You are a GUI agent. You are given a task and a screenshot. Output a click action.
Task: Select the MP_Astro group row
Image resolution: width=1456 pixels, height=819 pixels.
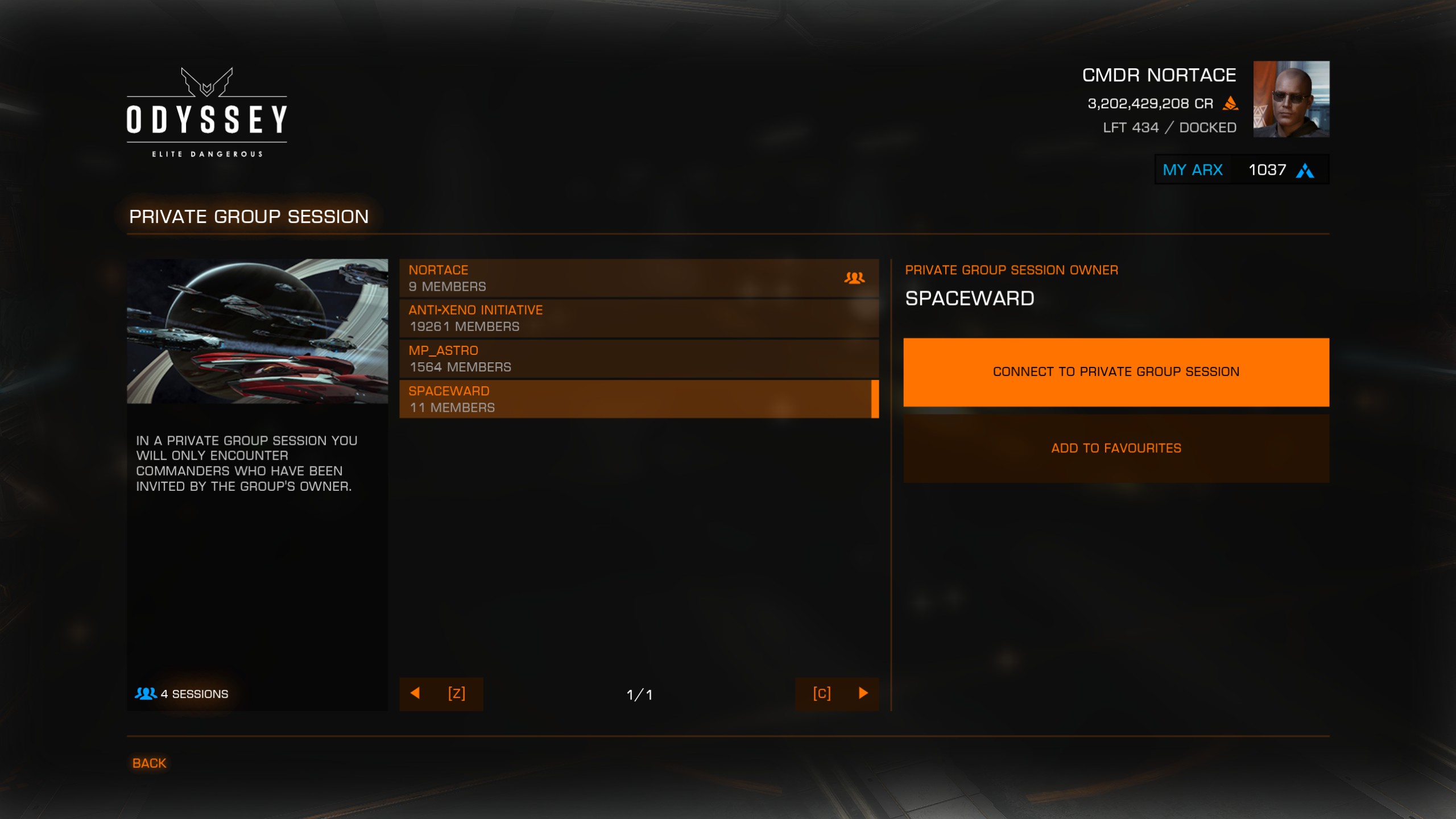638,359
